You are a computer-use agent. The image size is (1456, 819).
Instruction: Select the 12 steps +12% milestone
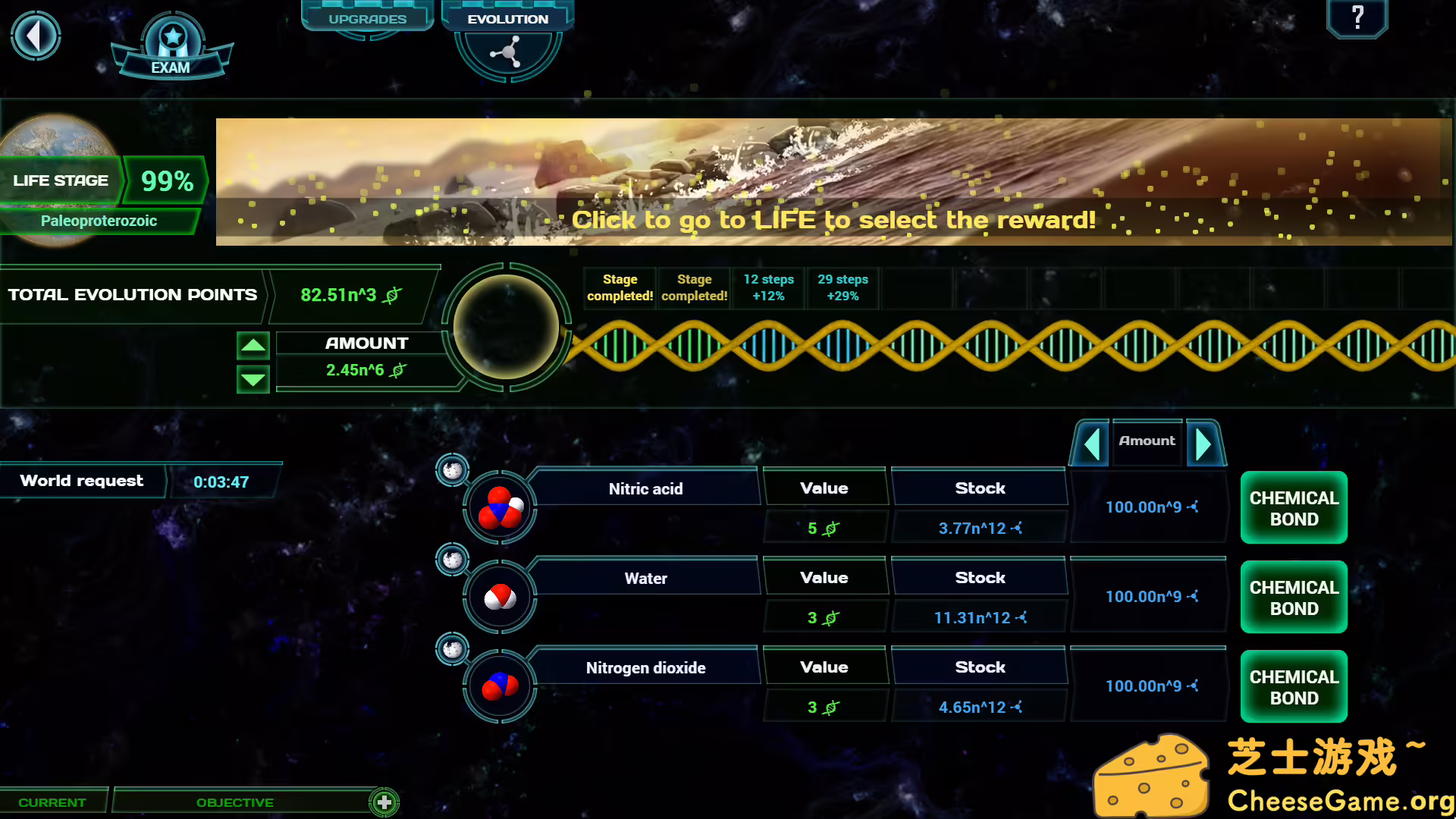pos(768,288)
